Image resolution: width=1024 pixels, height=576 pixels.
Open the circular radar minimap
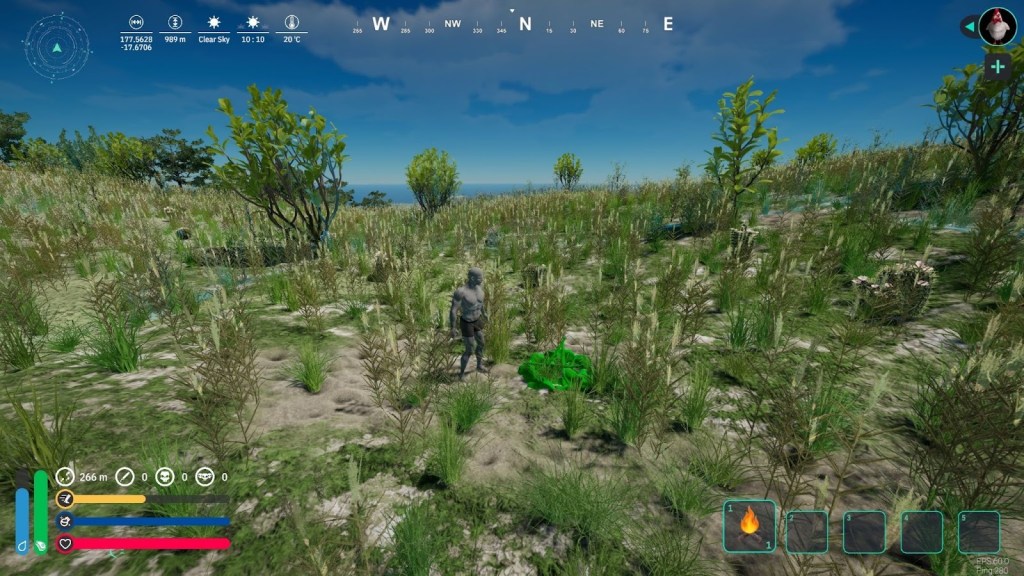coord(57,47)
